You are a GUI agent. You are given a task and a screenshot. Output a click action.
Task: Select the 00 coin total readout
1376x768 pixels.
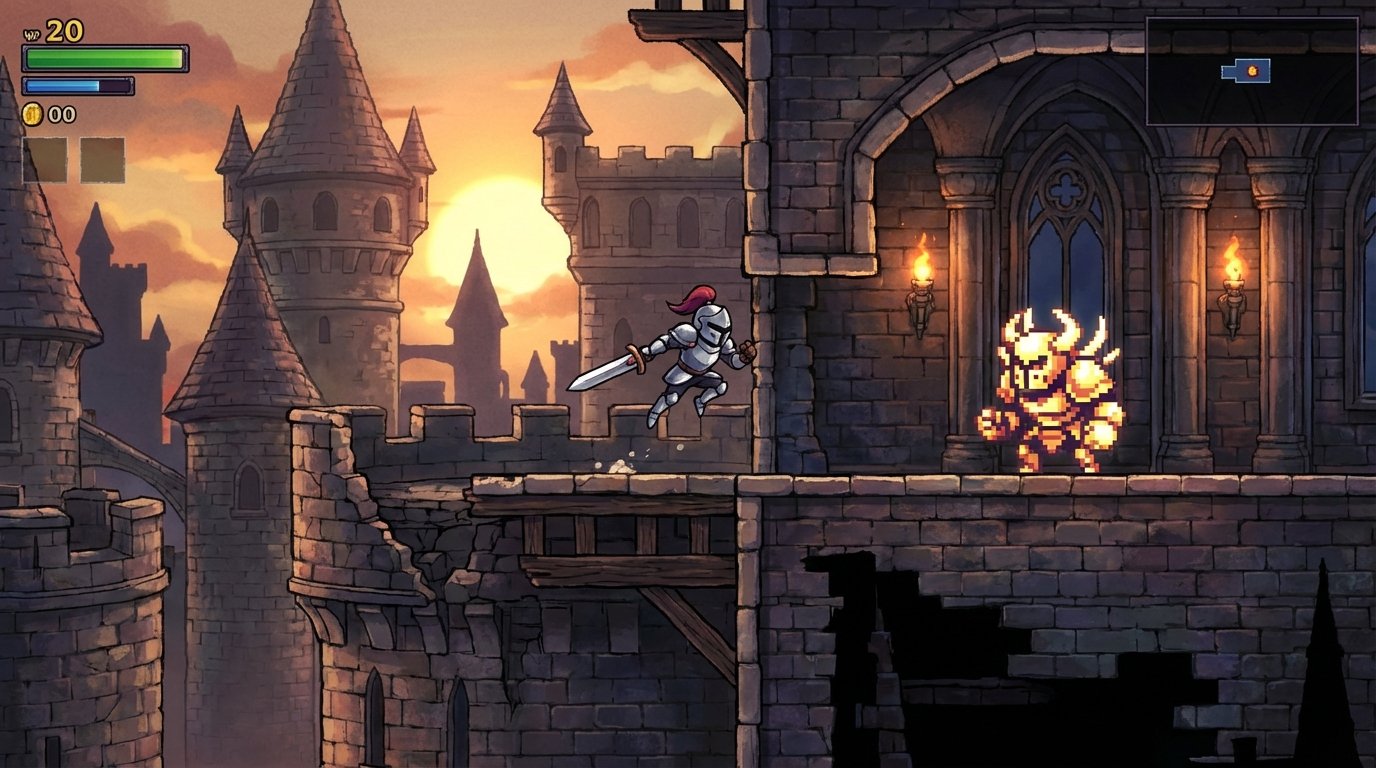pyautogui.click(x=62, y=115)
